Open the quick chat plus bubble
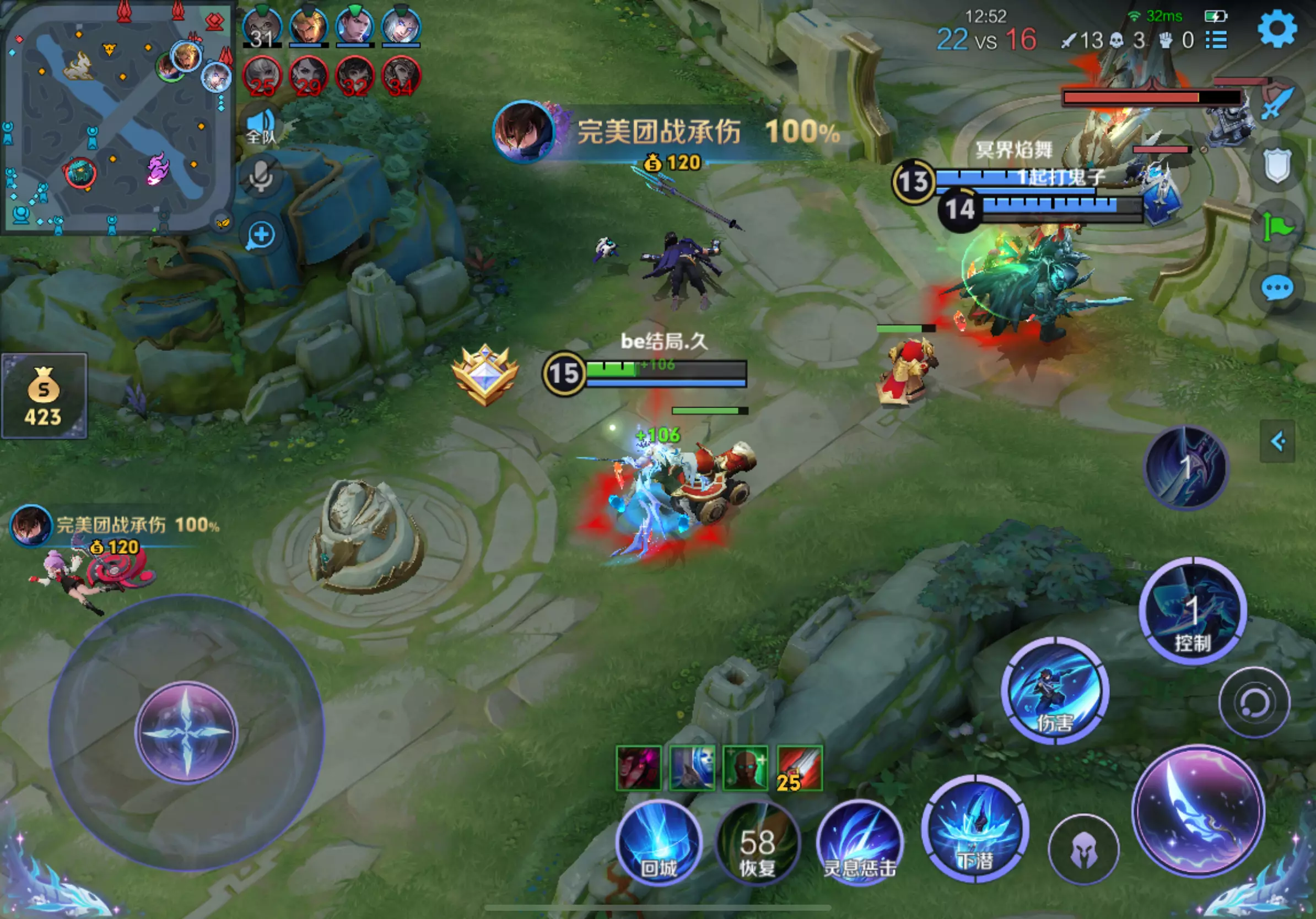1316x919 pixels. pos(261,235)
